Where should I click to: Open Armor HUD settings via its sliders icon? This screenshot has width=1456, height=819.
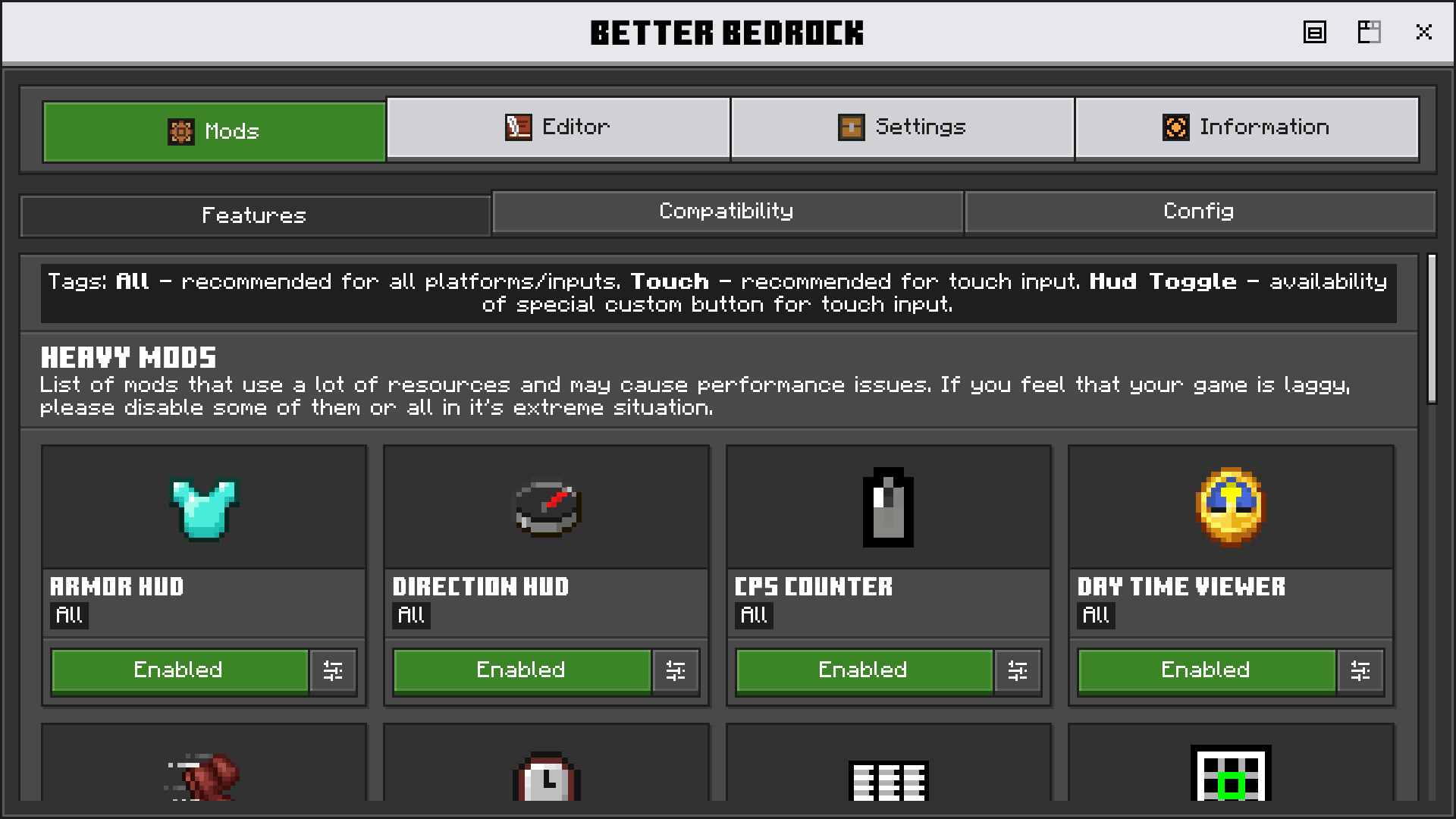coord(334,671)
